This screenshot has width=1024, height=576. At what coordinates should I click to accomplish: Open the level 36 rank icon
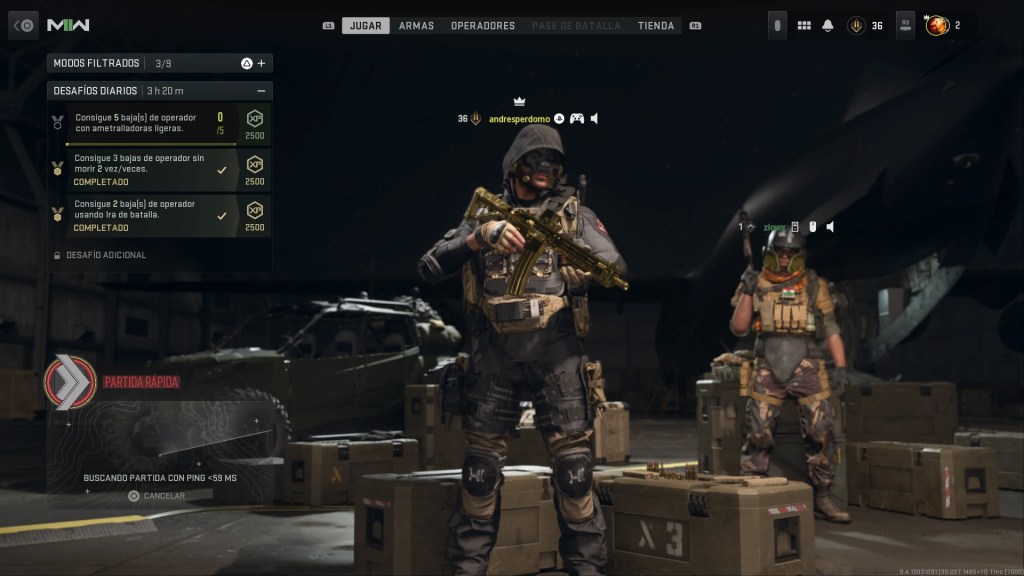coord(856,25)
